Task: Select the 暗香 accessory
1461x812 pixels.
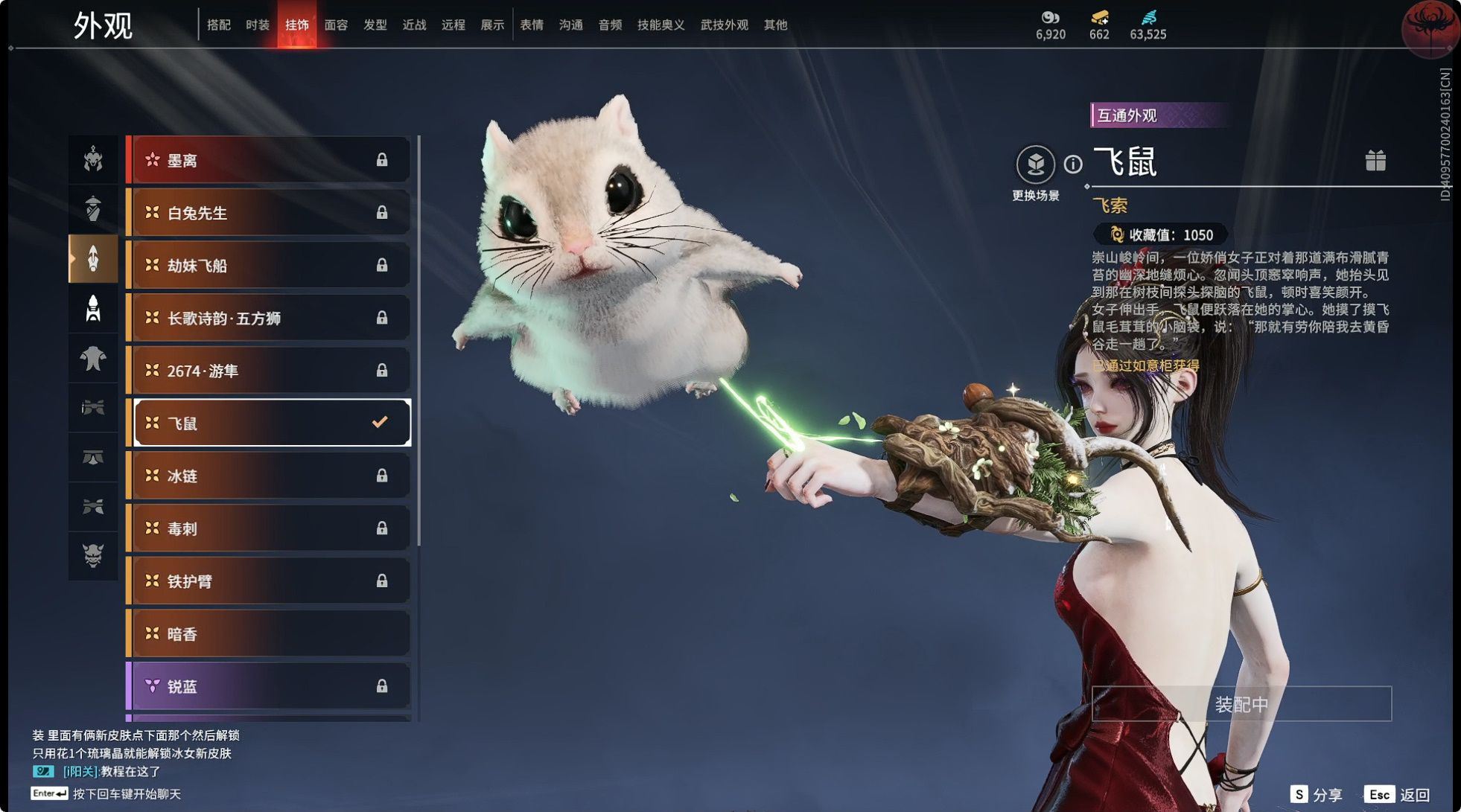Action: pos(269,634)
